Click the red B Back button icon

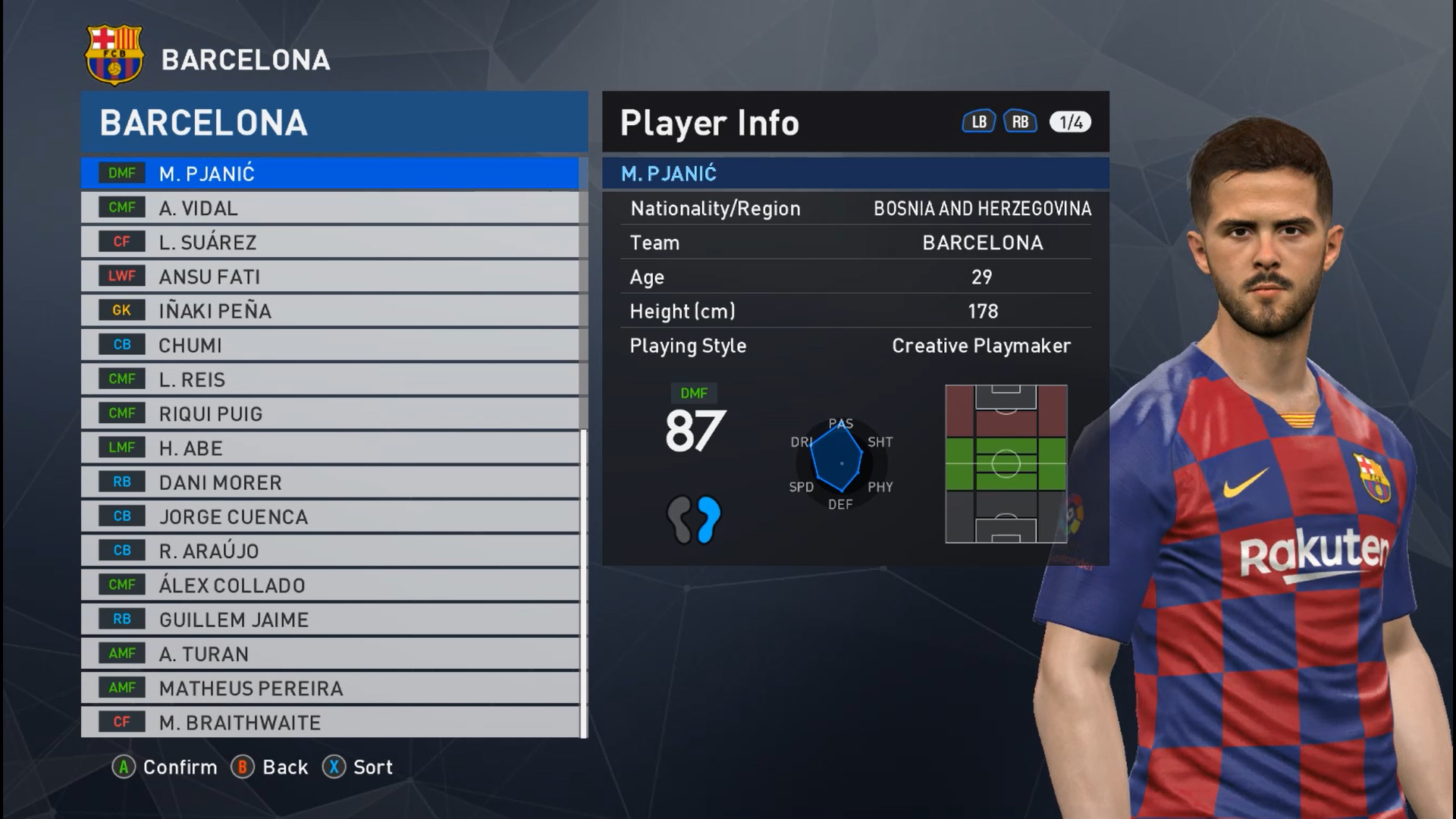(243, 767)
